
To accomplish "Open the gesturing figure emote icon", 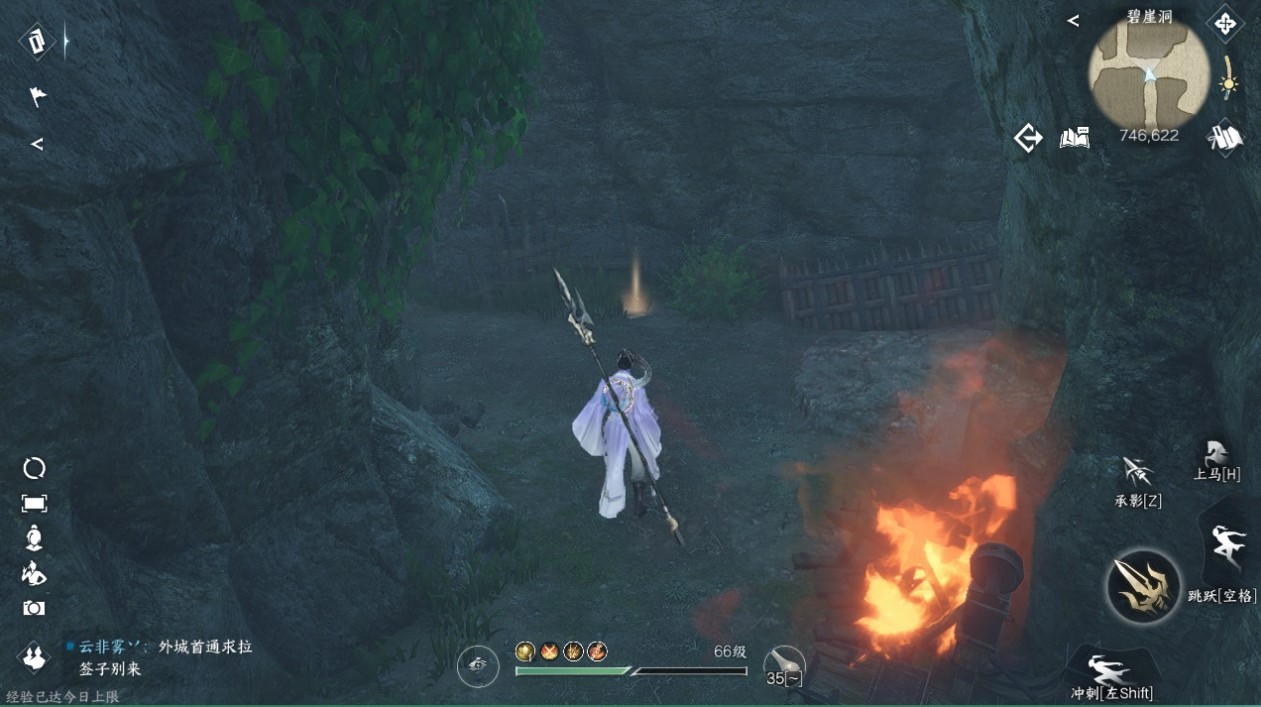I will [34, 573].
